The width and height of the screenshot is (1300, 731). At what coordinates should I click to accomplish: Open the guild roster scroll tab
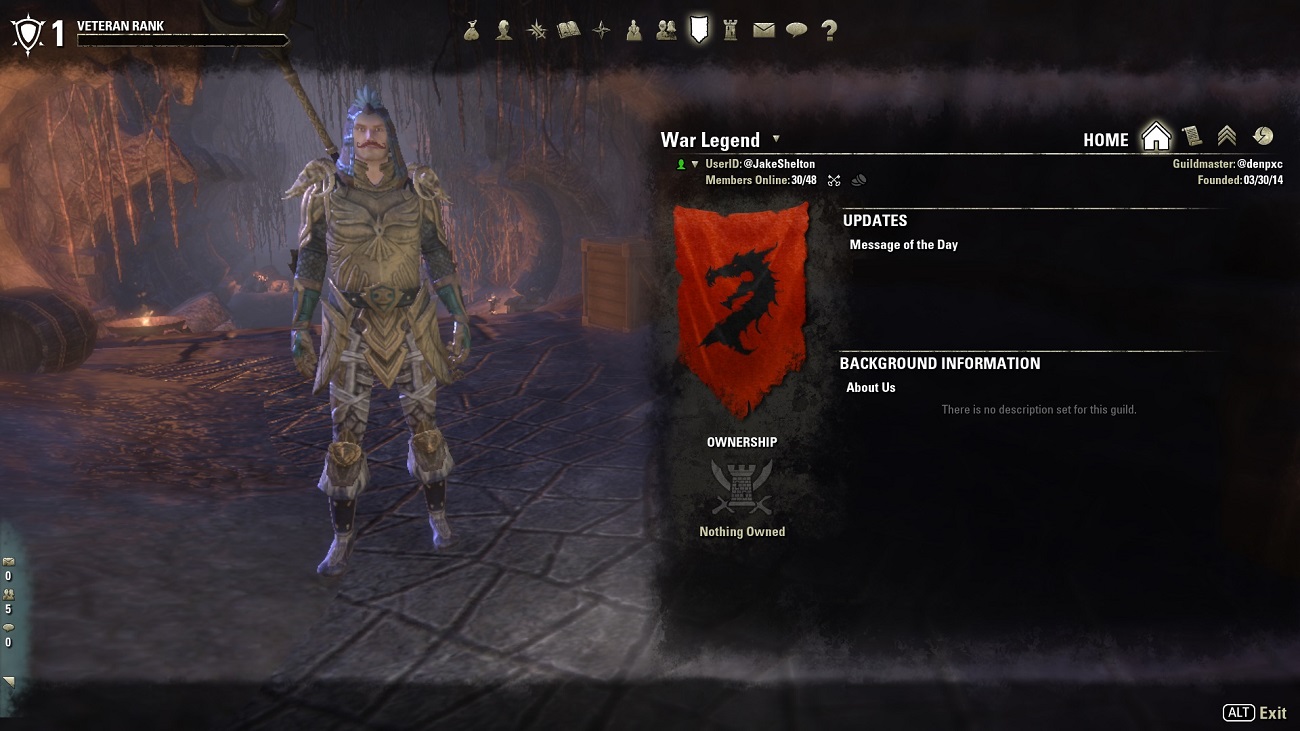[1191, 137]
